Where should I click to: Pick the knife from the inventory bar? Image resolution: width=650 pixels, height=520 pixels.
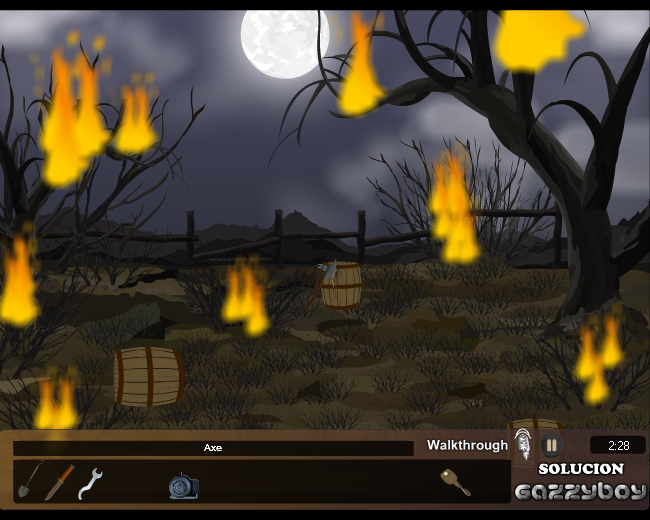(59, 482)
